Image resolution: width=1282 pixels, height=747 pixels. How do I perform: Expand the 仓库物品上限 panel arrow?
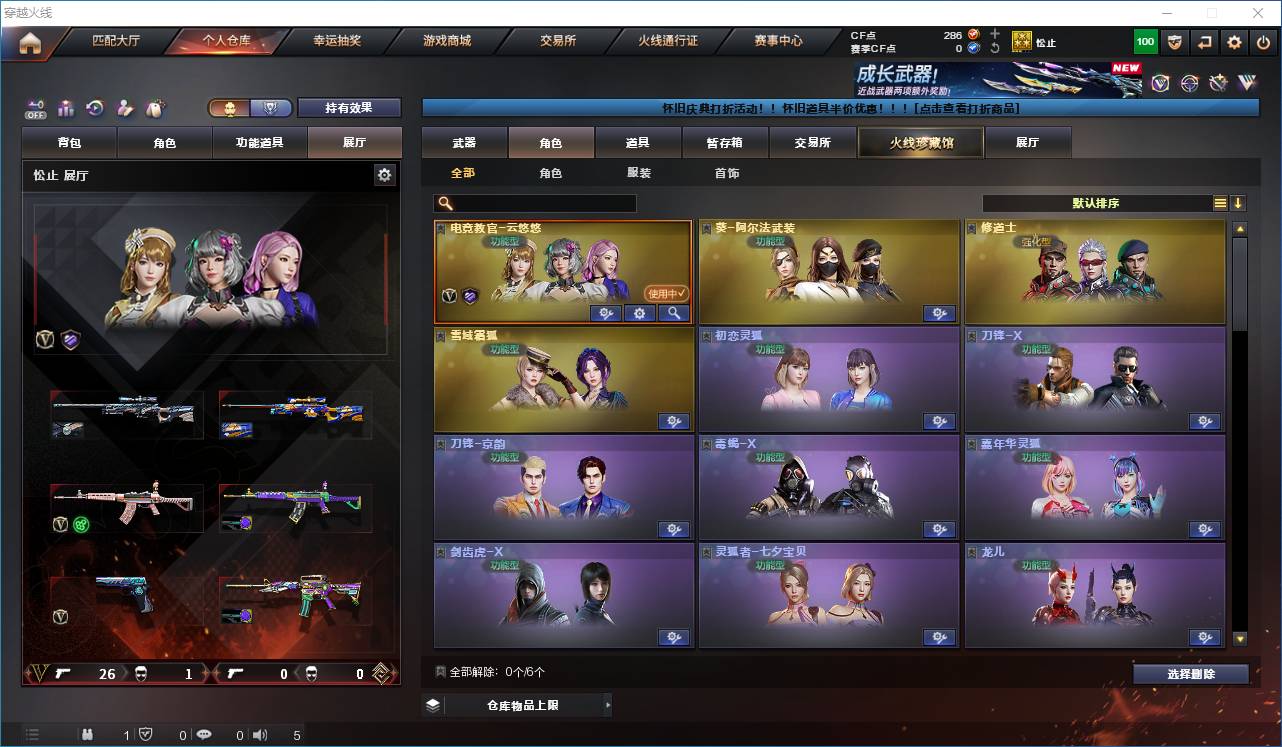coord(608,704)
